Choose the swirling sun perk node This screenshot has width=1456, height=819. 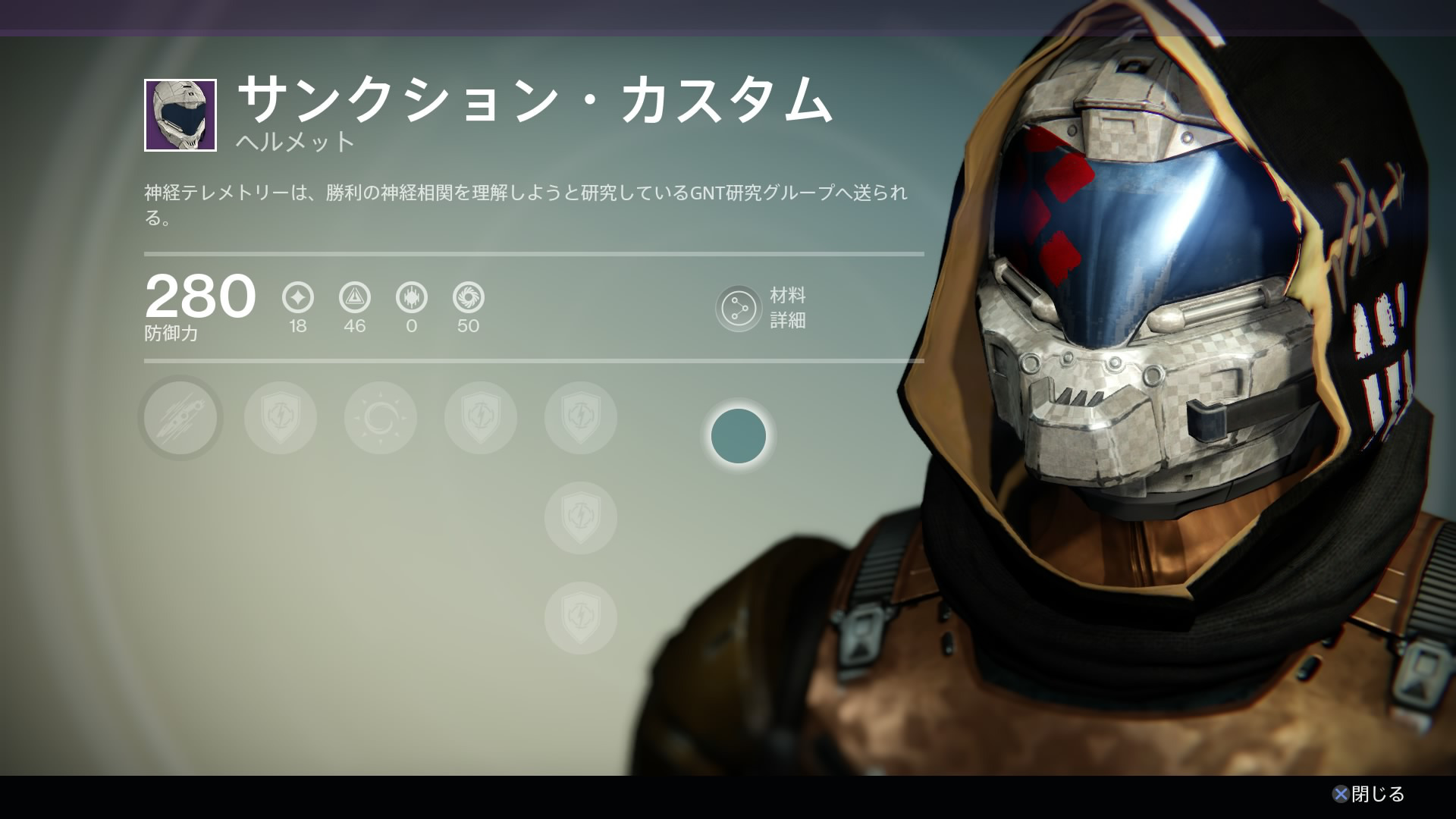pos(381,418)
